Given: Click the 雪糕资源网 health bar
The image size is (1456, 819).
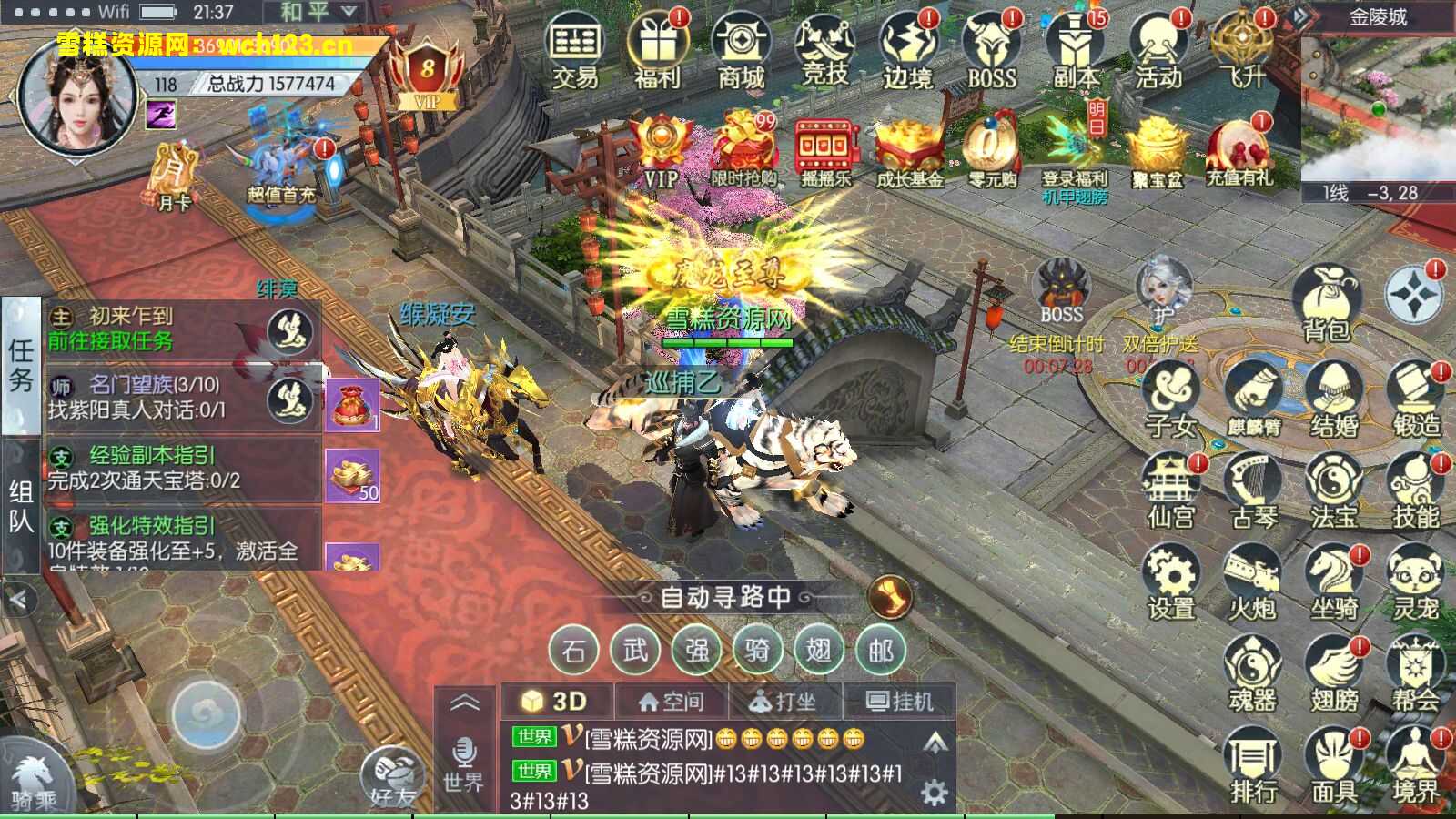Looking at the screenshot, I should point(728,343).
